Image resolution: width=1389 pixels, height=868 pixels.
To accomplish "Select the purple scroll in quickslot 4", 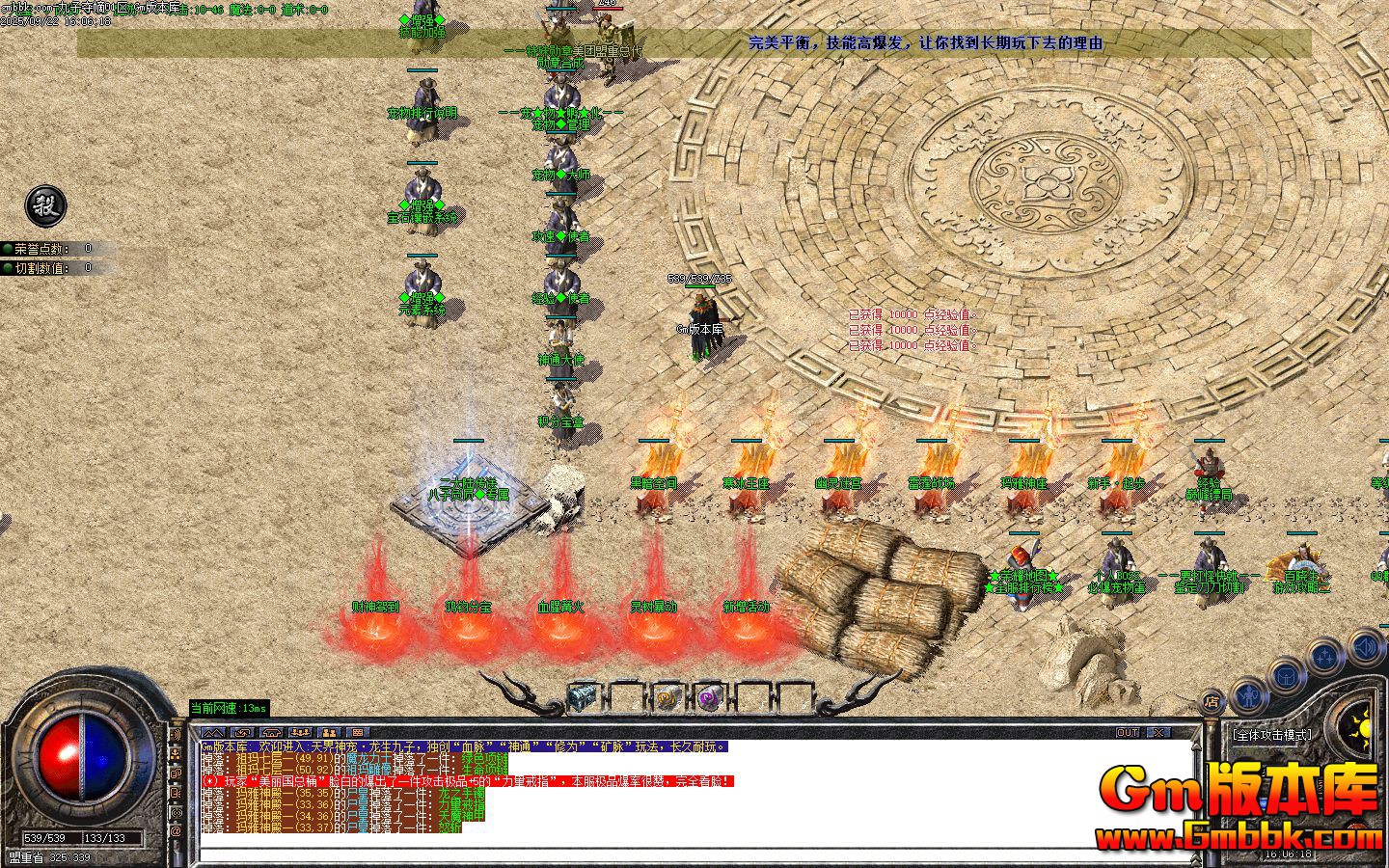I will 710,697.
